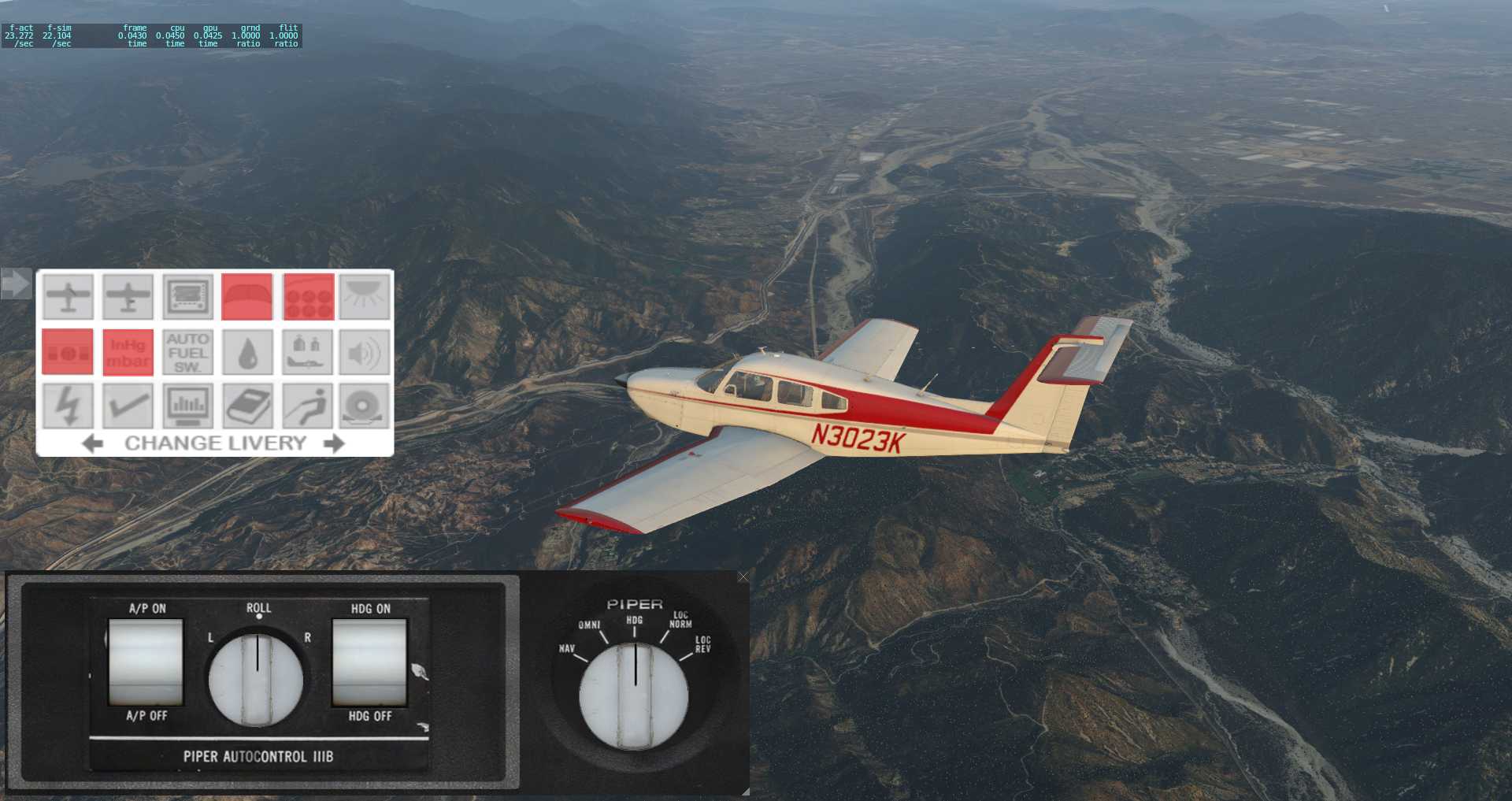
Task: Switch to the previous livery with left arrow
Action: (92, 443)
